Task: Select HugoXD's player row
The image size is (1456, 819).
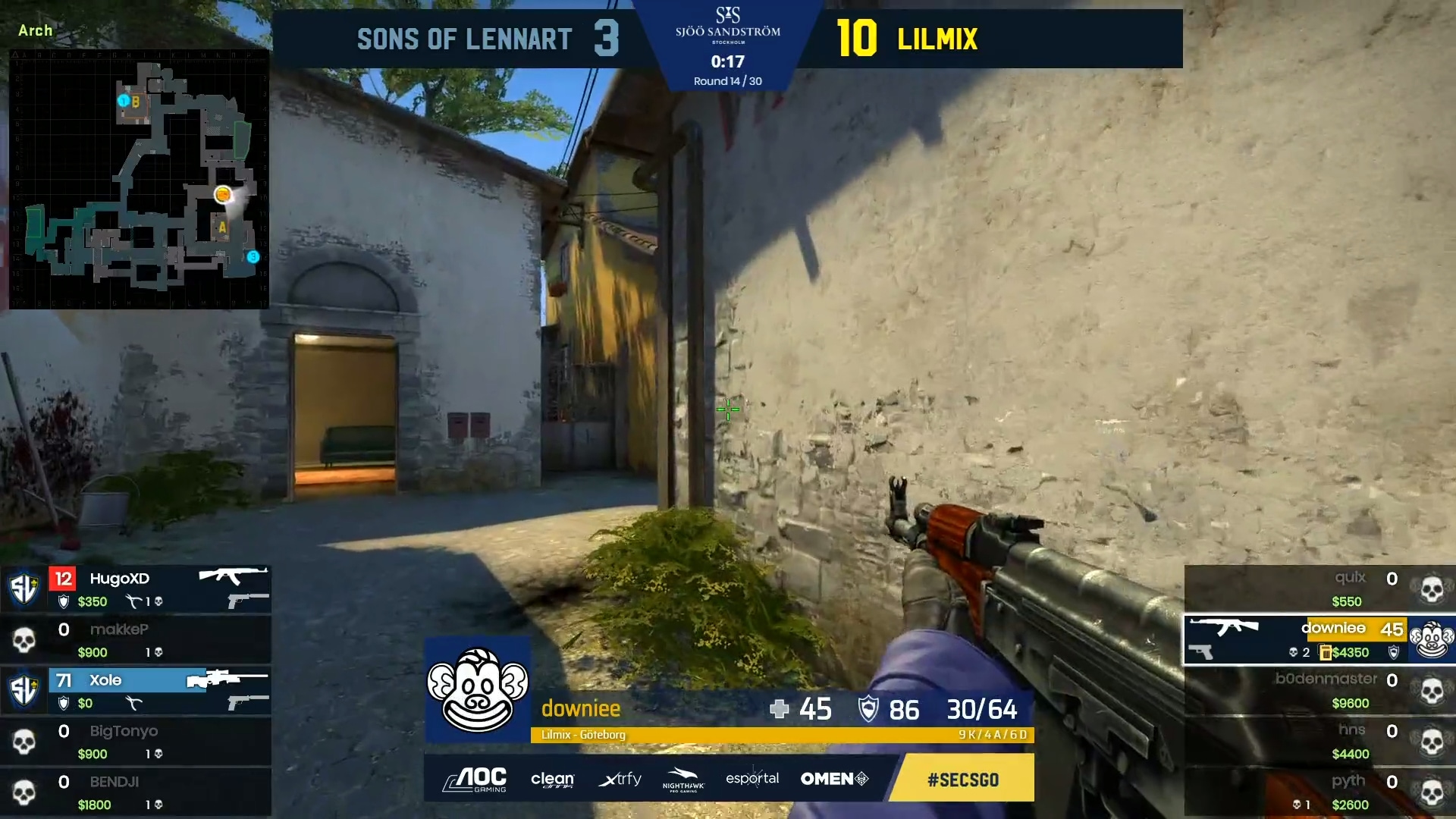Action: point(136,588)
